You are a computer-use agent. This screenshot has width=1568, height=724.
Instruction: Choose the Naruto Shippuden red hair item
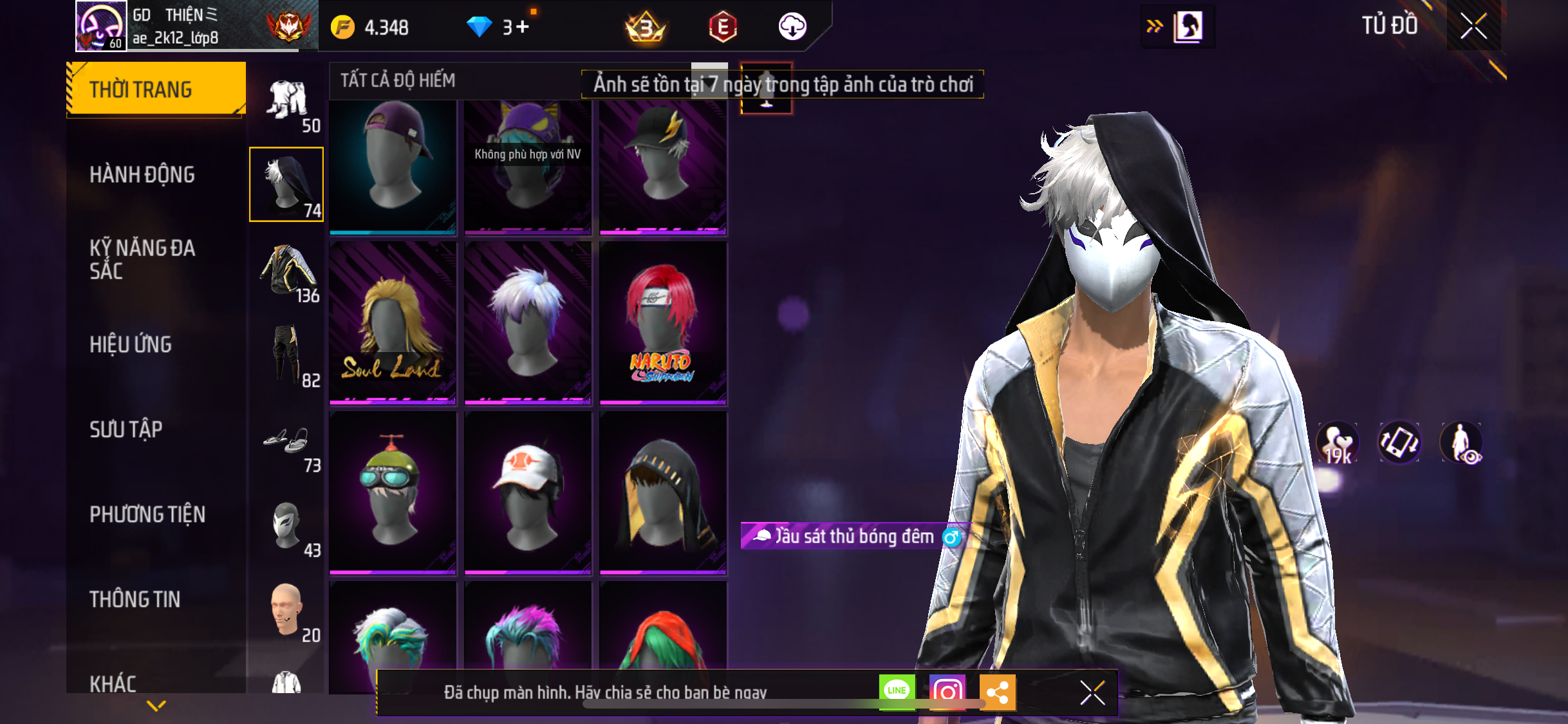pyautogui.click(x=662, y=323)
